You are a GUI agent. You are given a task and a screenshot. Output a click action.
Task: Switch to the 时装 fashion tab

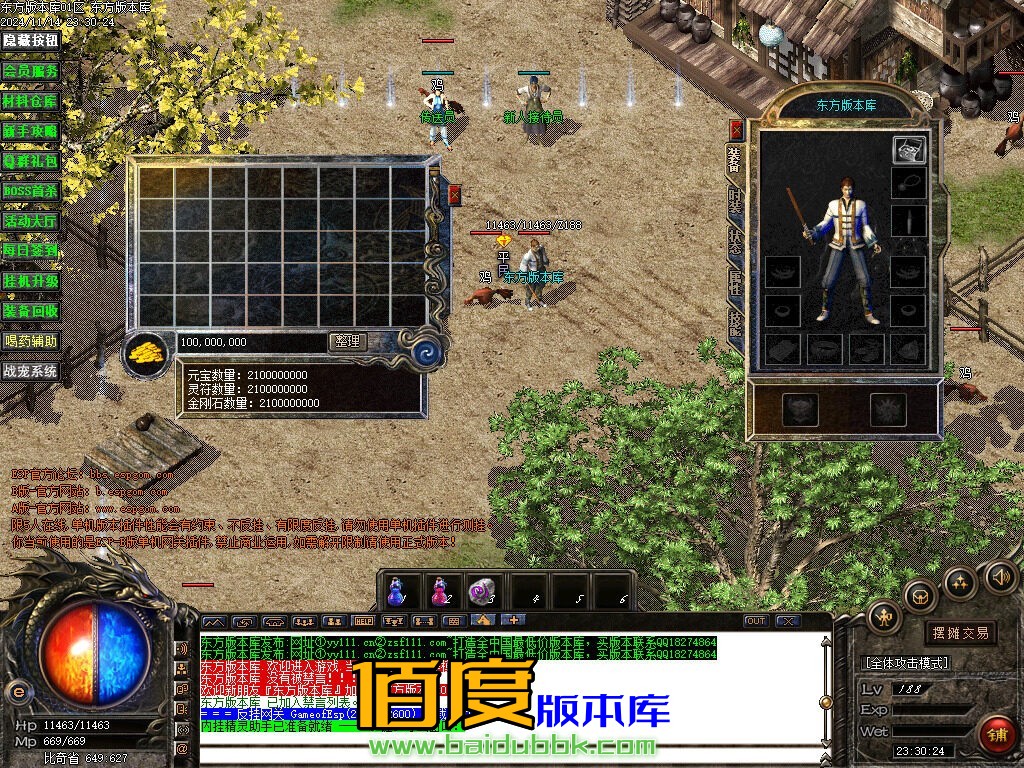coord(735,200)
